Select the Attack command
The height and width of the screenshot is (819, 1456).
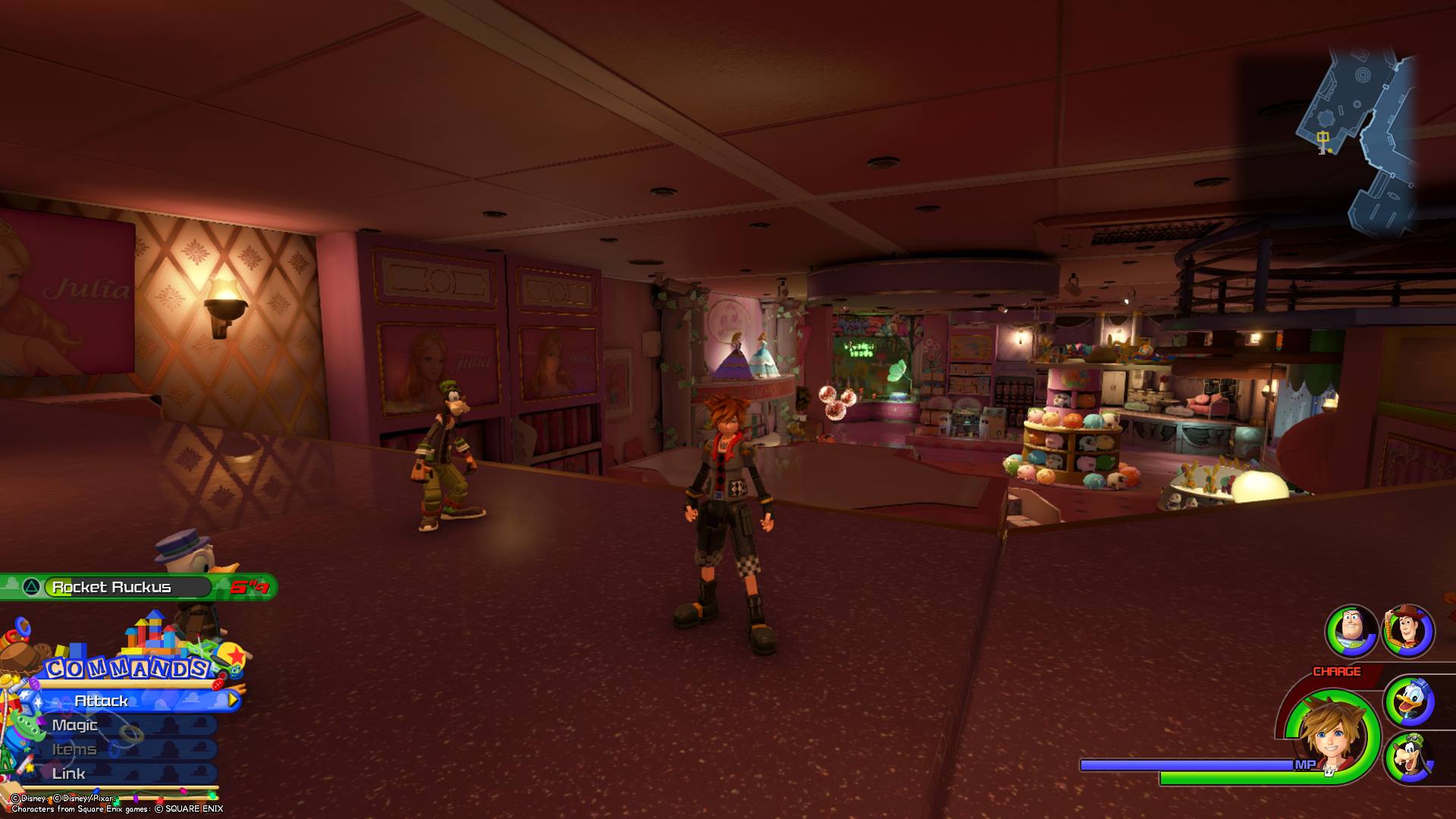[129, 701]
